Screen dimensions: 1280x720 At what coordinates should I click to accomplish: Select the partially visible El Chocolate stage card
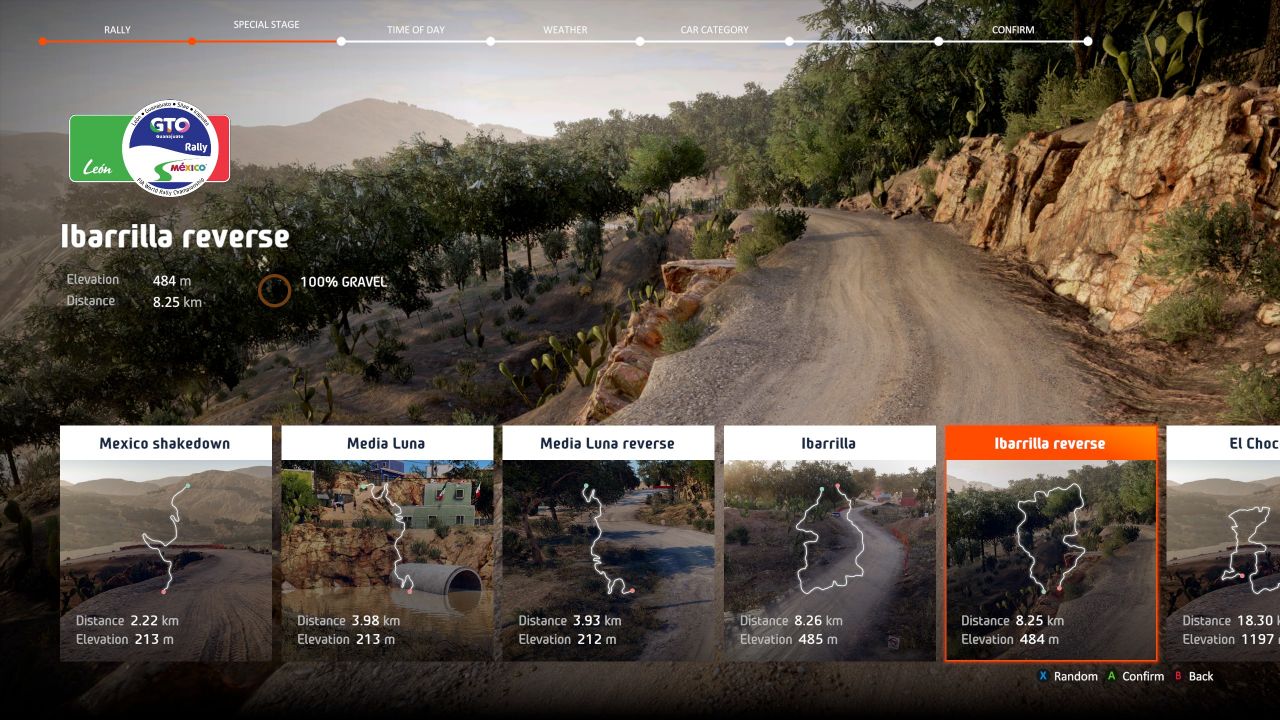(1223, 543)
